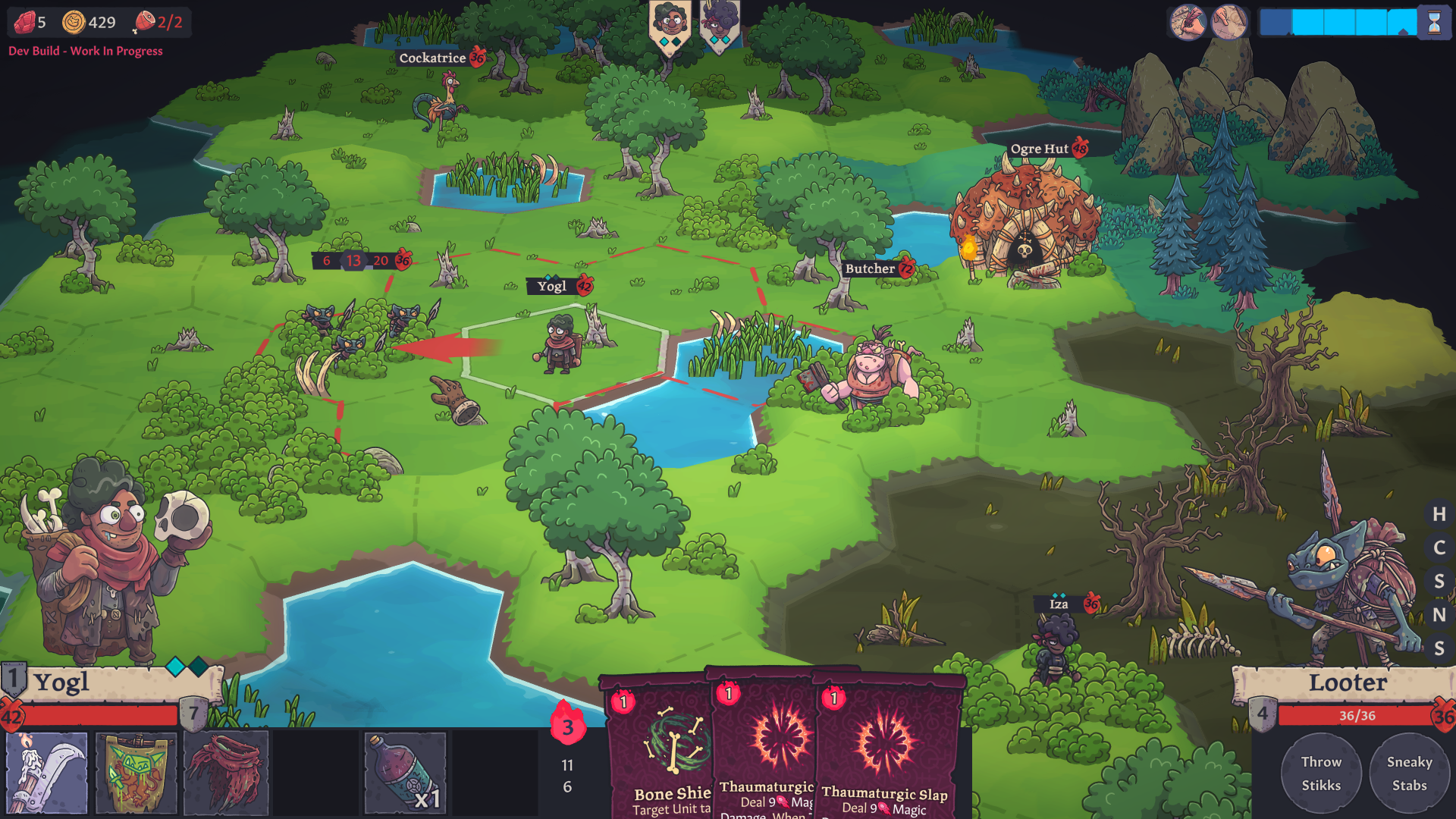Select the Ogre Hut name label
Screen dimensions: 1456x819
coord(1040,149)
